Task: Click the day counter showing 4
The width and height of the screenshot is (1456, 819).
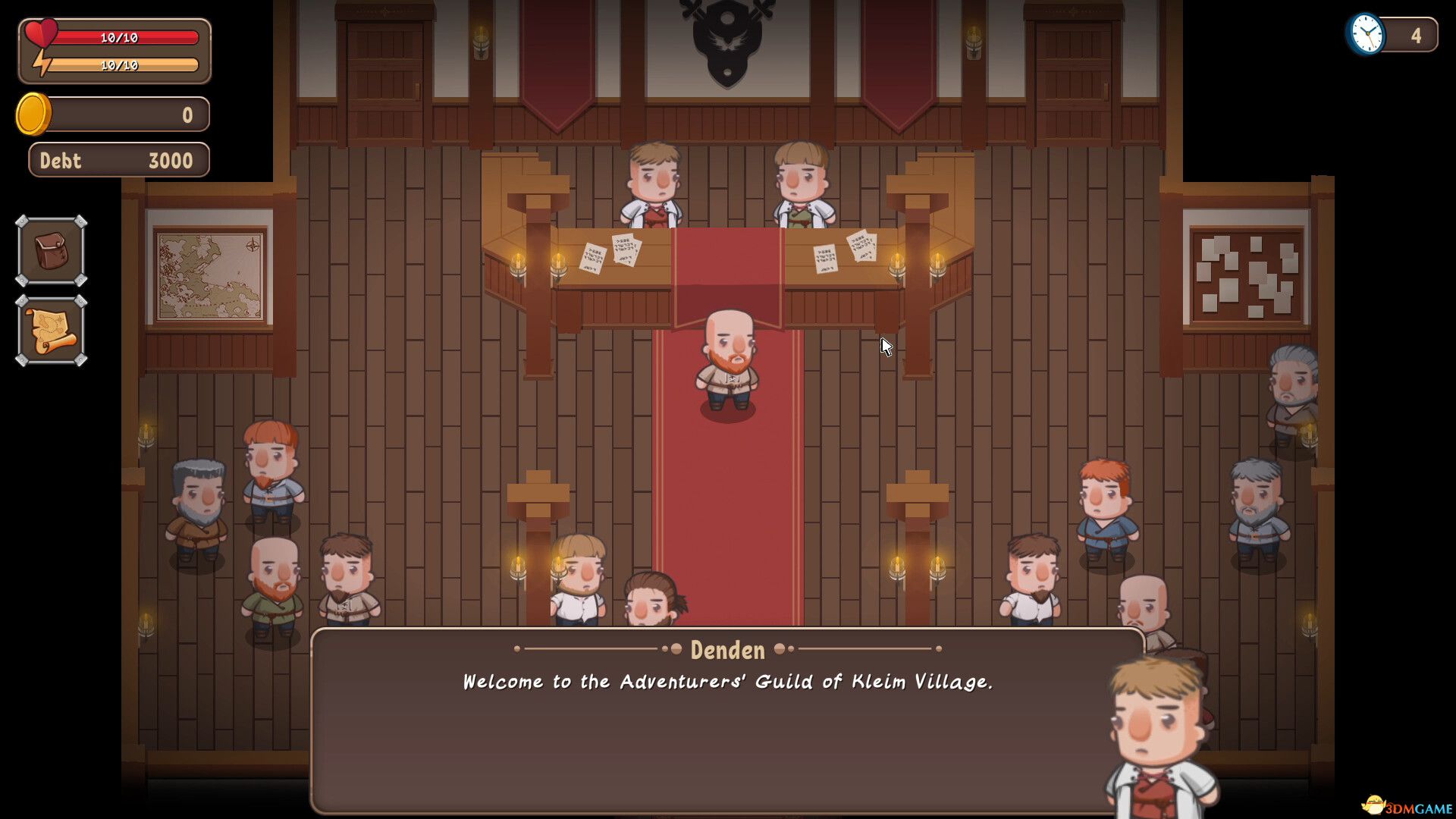Action: pos(1417,33)
